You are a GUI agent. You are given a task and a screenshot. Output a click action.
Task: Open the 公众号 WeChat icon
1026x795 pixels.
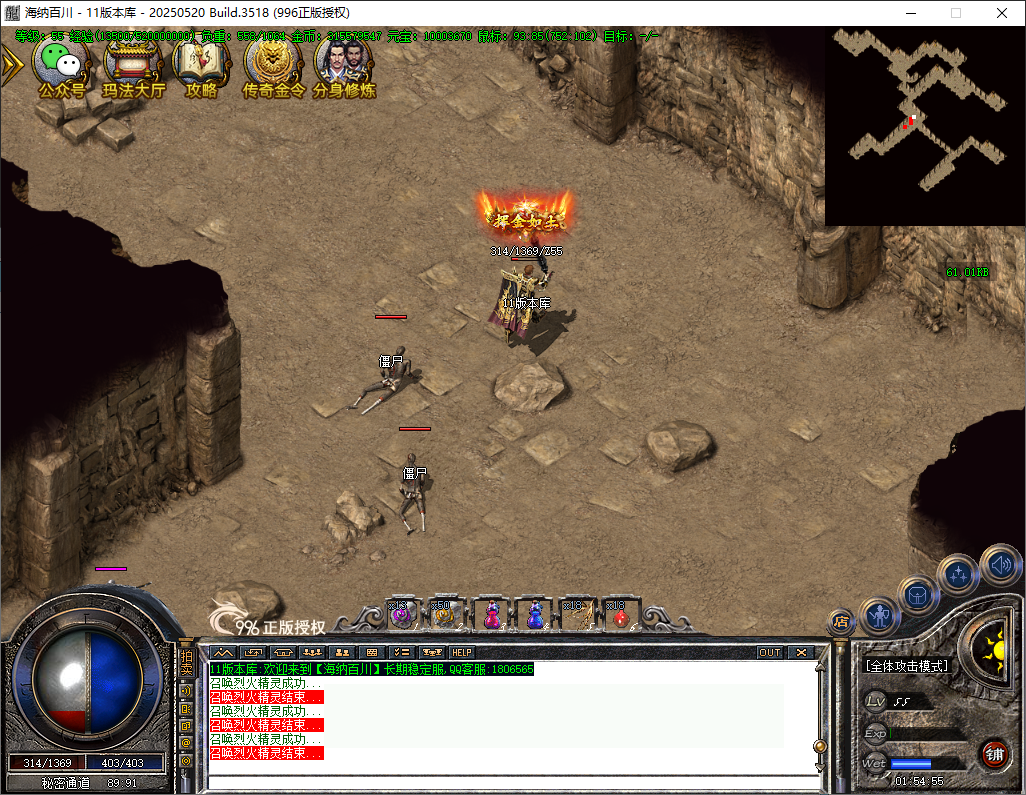point(62,65)
